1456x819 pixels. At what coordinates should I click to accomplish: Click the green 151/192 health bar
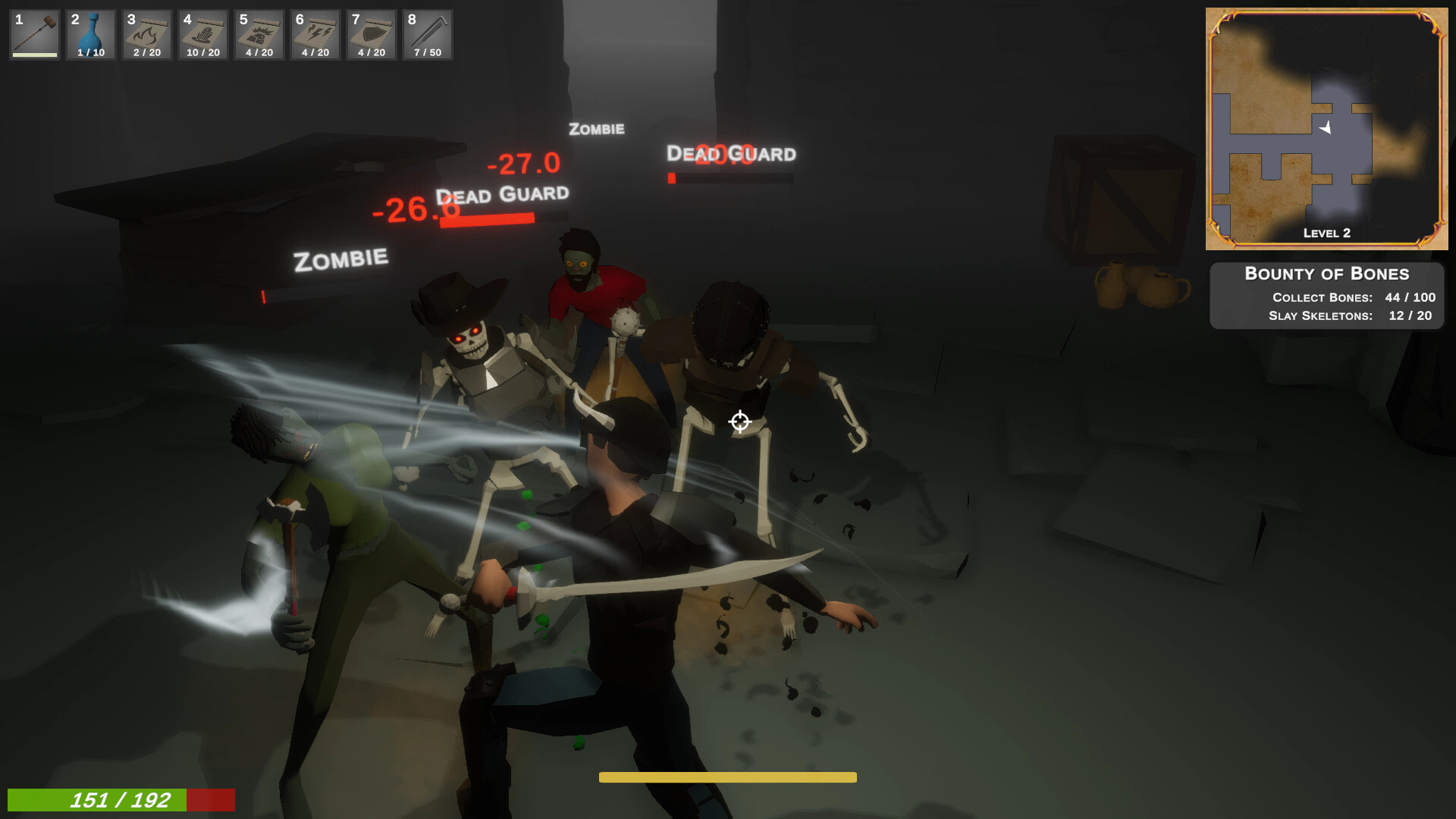tap(99, 800)
